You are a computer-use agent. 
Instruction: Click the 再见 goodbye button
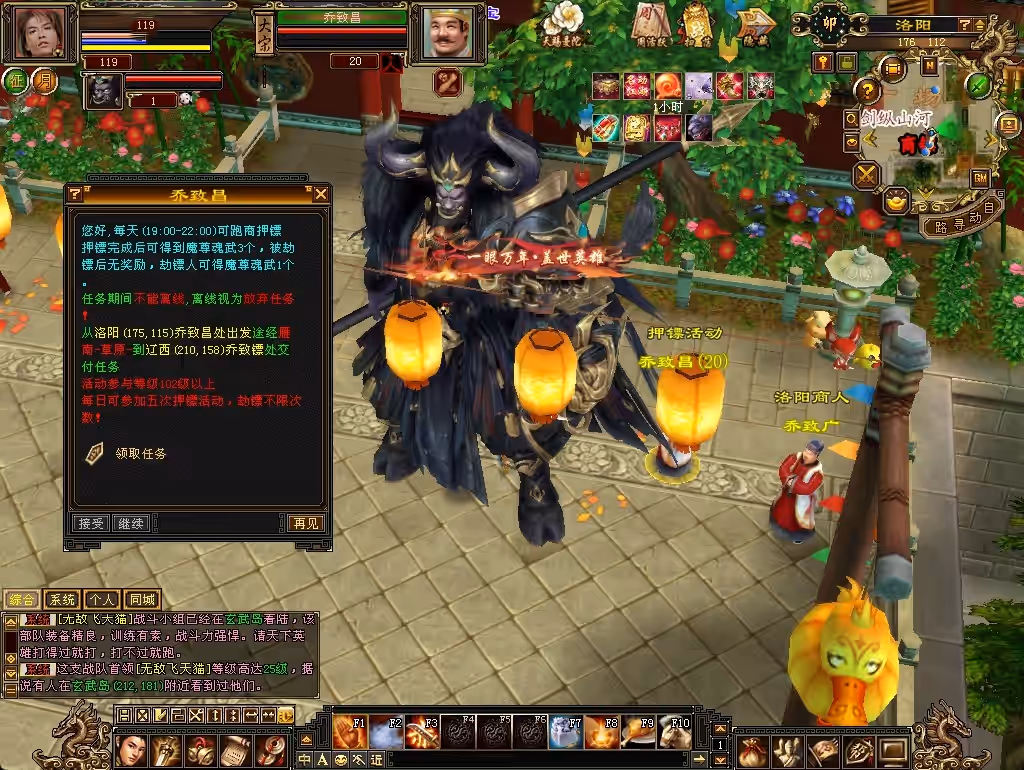point(305,523)
